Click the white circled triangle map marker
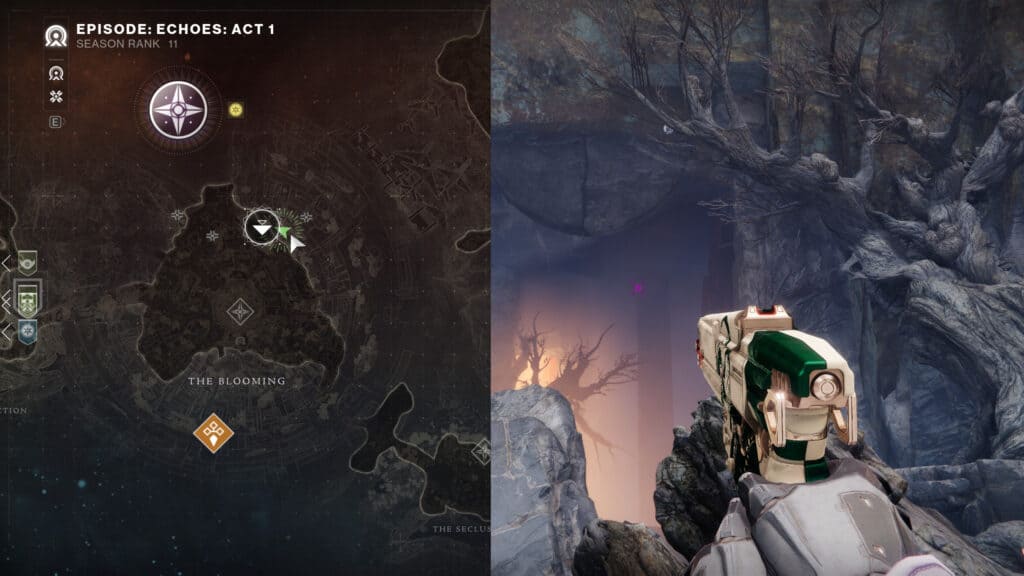 click(261, 228)
